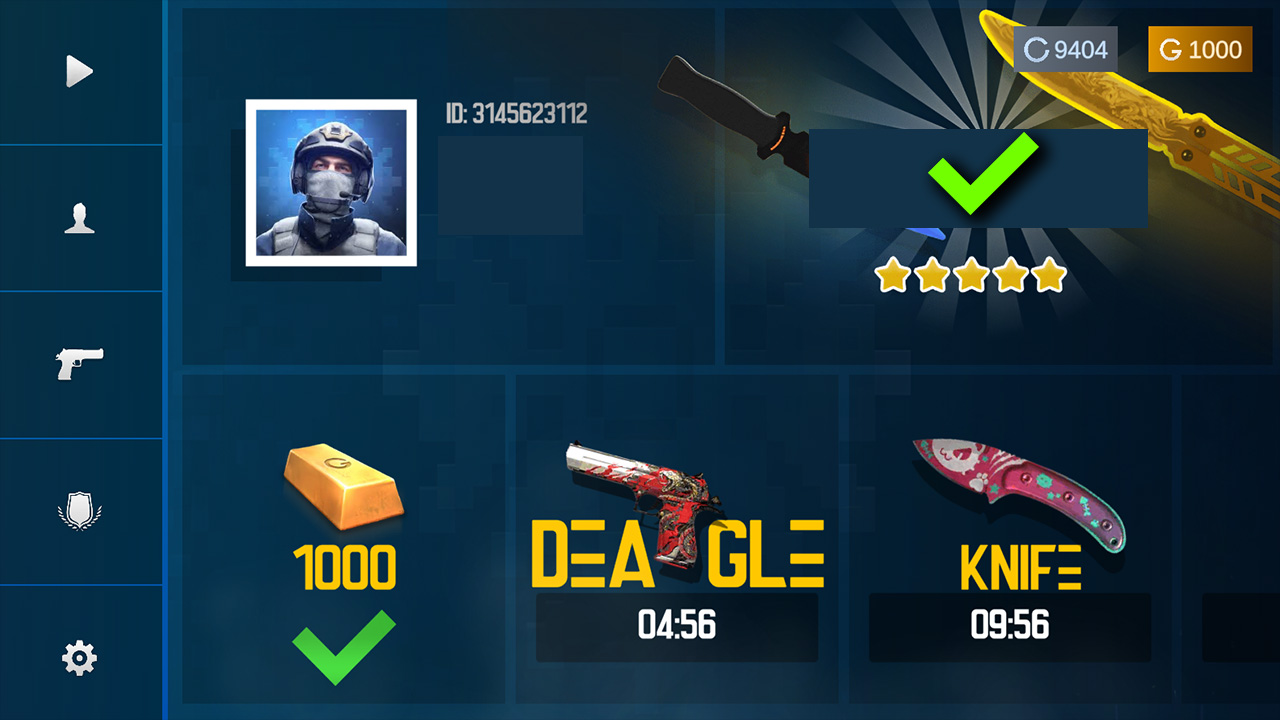Click the silver currency counter showing 9404

pos(1068,48)
